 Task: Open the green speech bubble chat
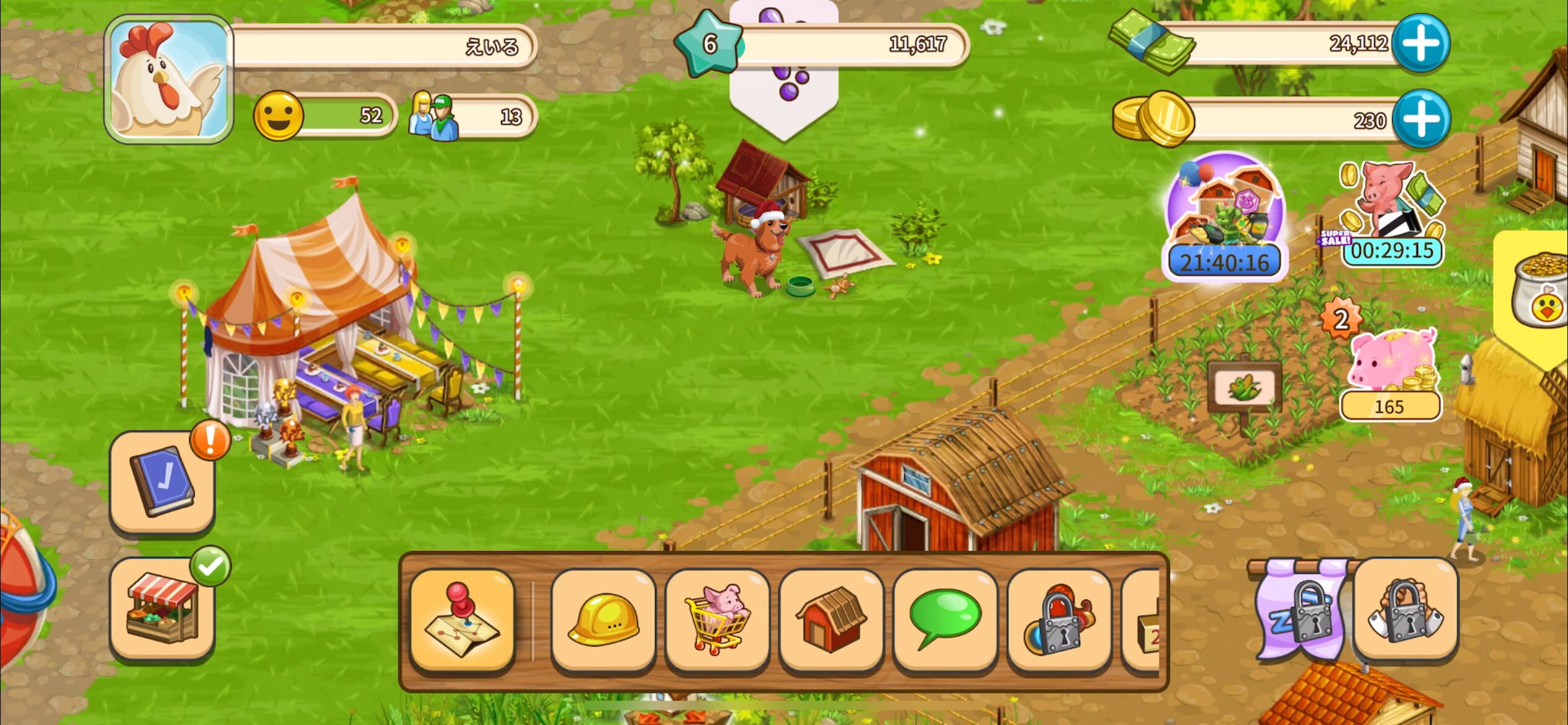pos(945,620)
